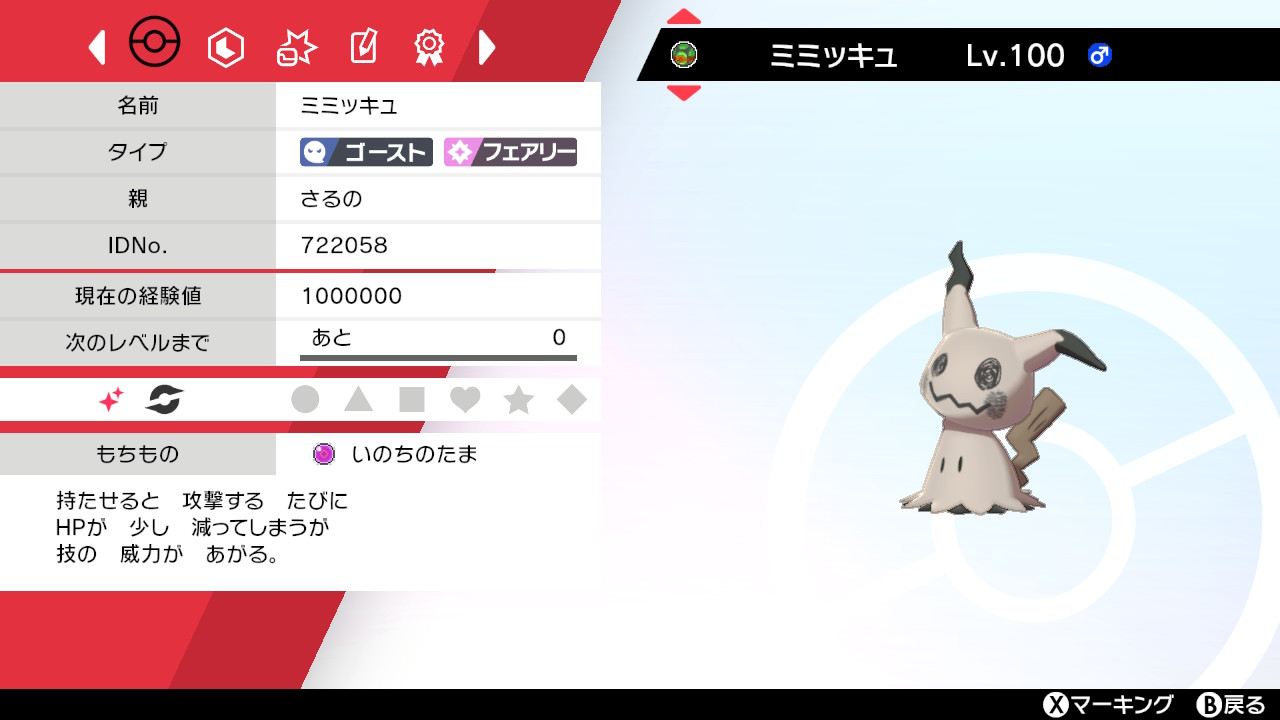Select the memo pencil tab icon
The width and height of the screenshot is (1280, 720).
[364, 44]
